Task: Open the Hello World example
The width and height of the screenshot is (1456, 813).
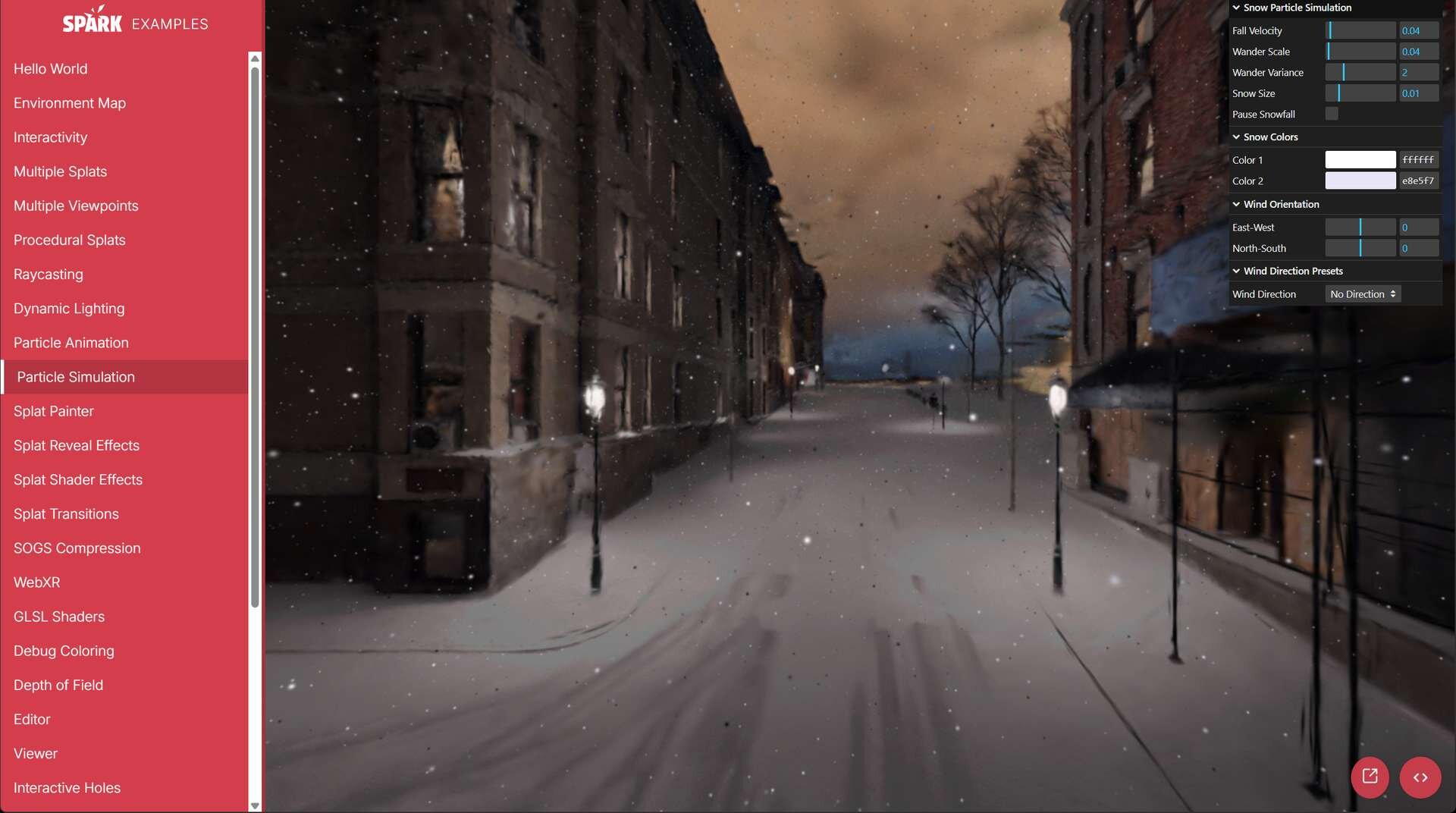Action: pos(50,69)
